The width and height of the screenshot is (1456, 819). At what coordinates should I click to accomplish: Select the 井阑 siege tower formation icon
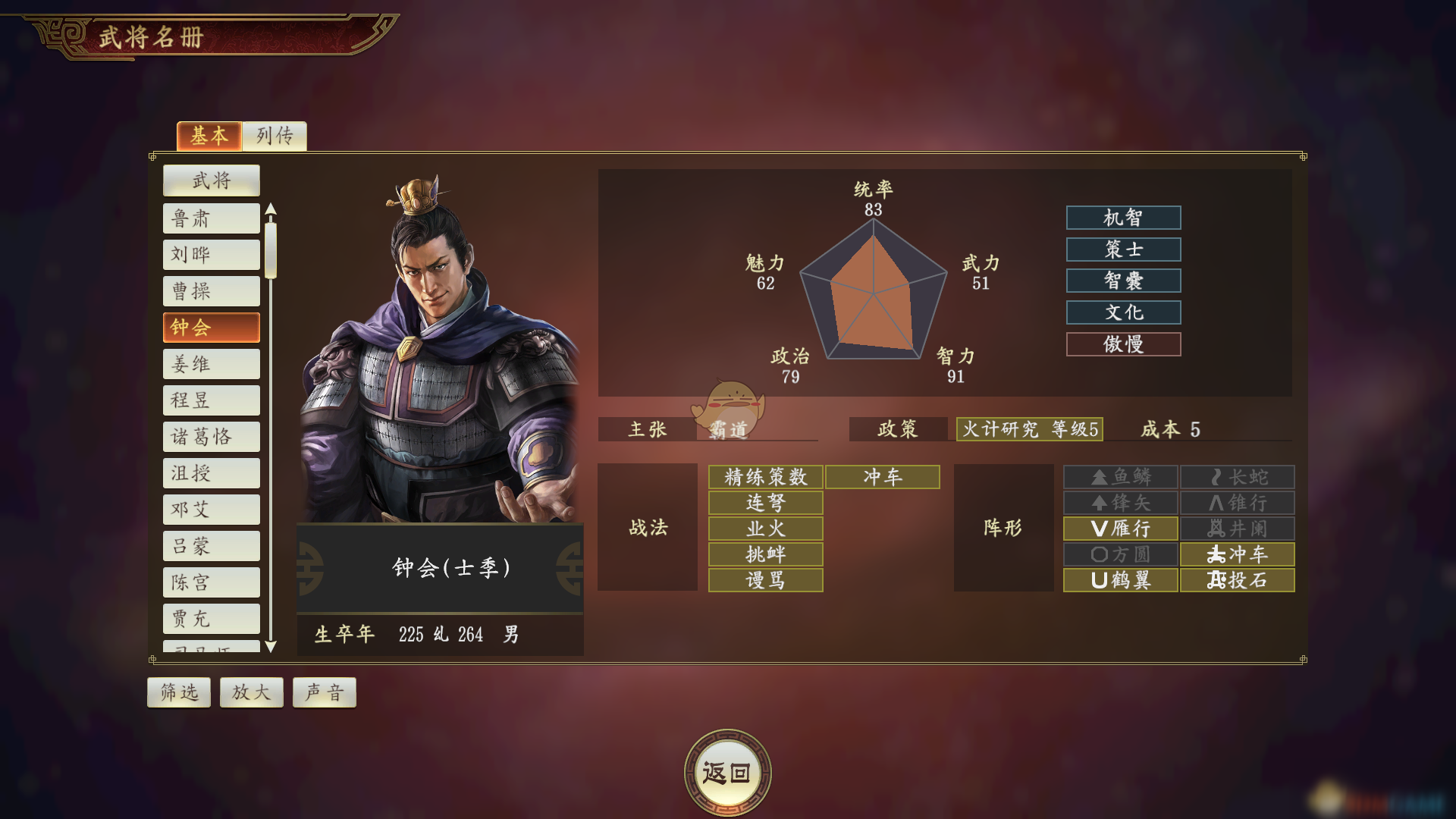pyautogui.click(x=1236, y=529)
